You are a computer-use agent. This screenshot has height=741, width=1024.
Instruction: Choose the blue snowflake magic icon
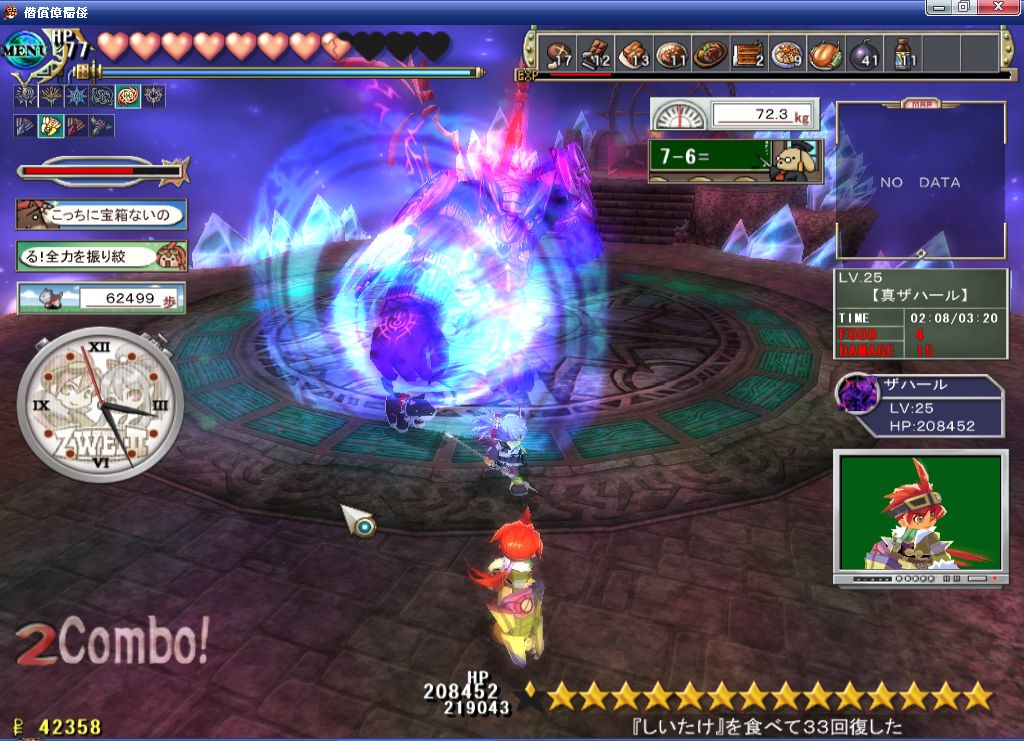(x=76, y=97)
